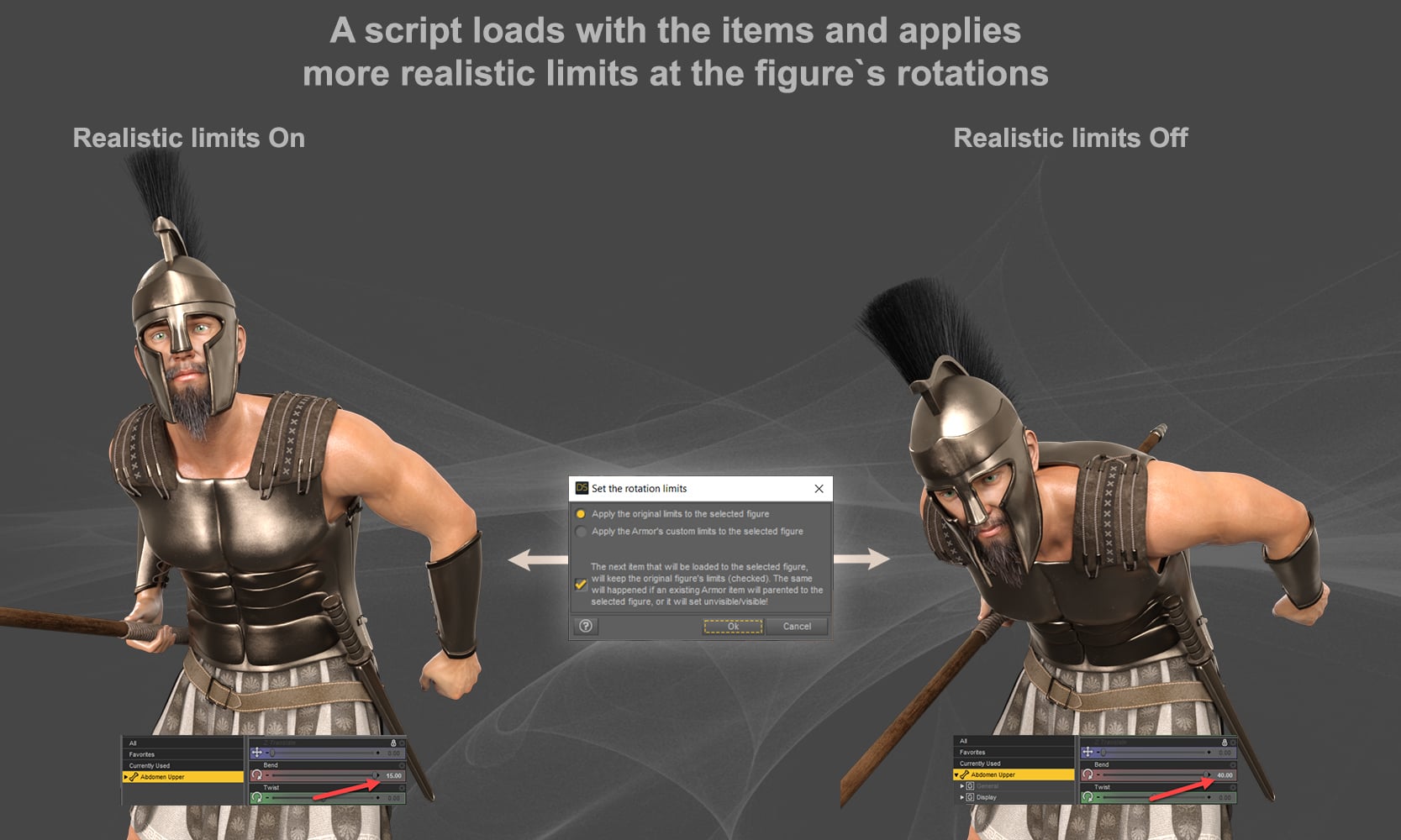Screen dimensions: 1401x840
Task: Click the Bend rotation icon in left parameters panel
Action: 257,775
